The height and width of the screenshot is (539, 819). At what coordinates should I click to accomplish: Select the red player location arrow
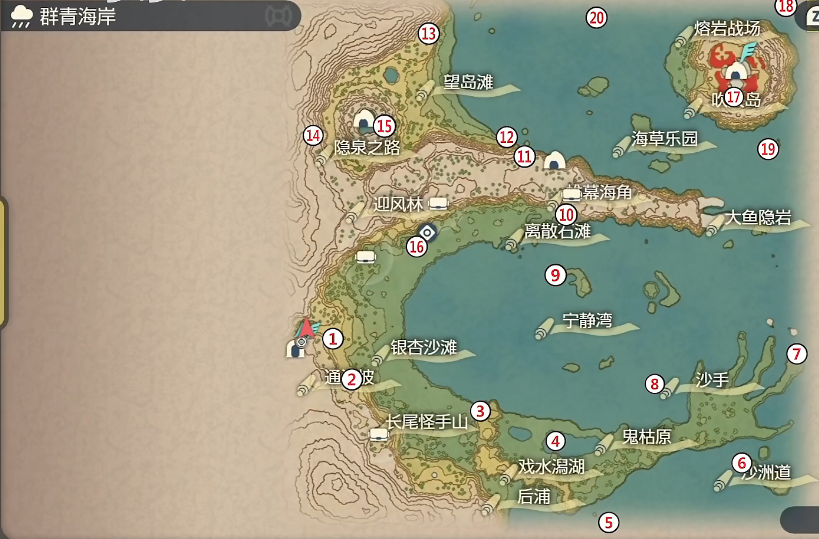coord(306,326)
